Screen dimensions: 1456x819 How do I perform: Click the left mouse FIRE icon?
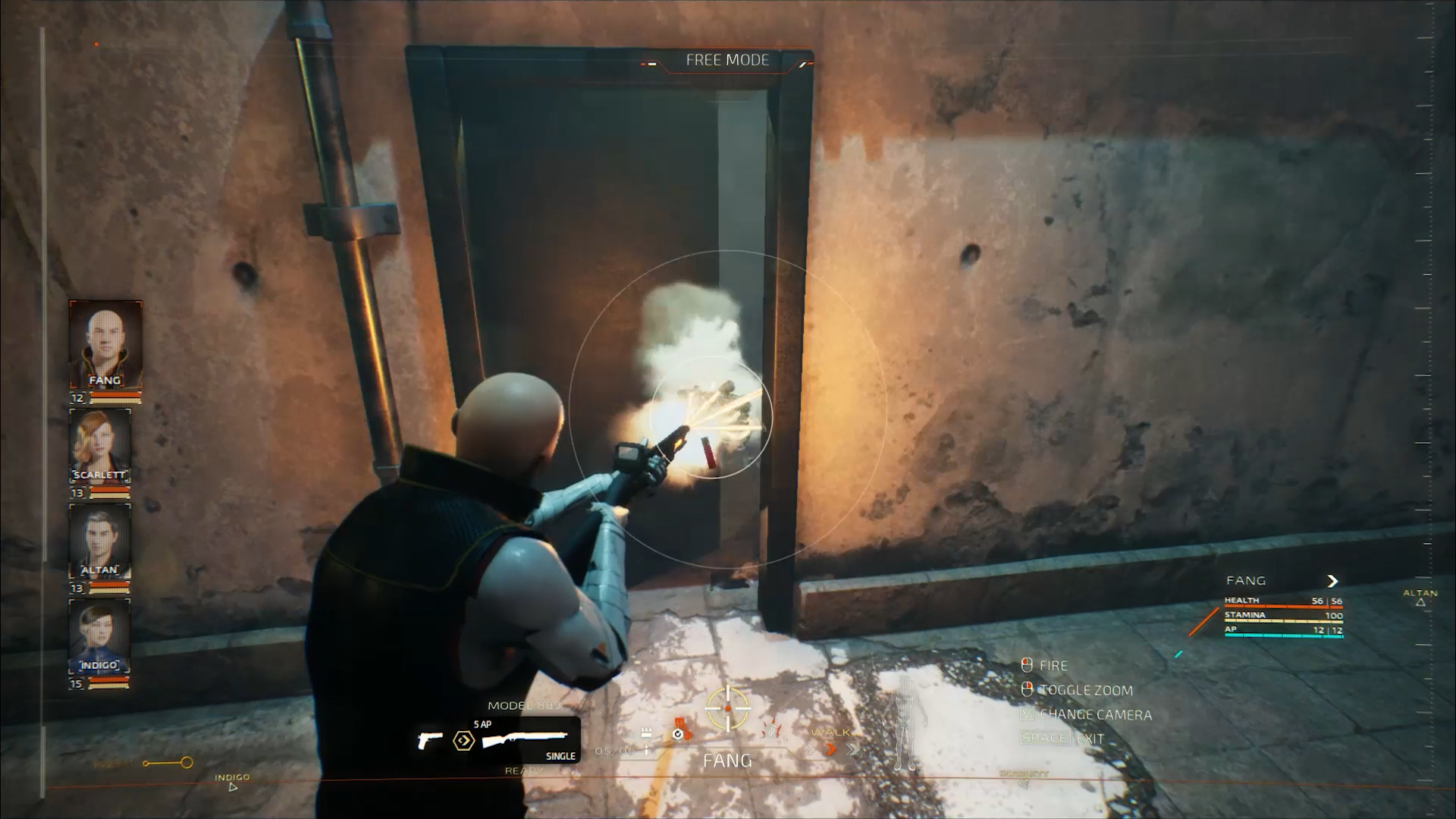click(1027, 665)
